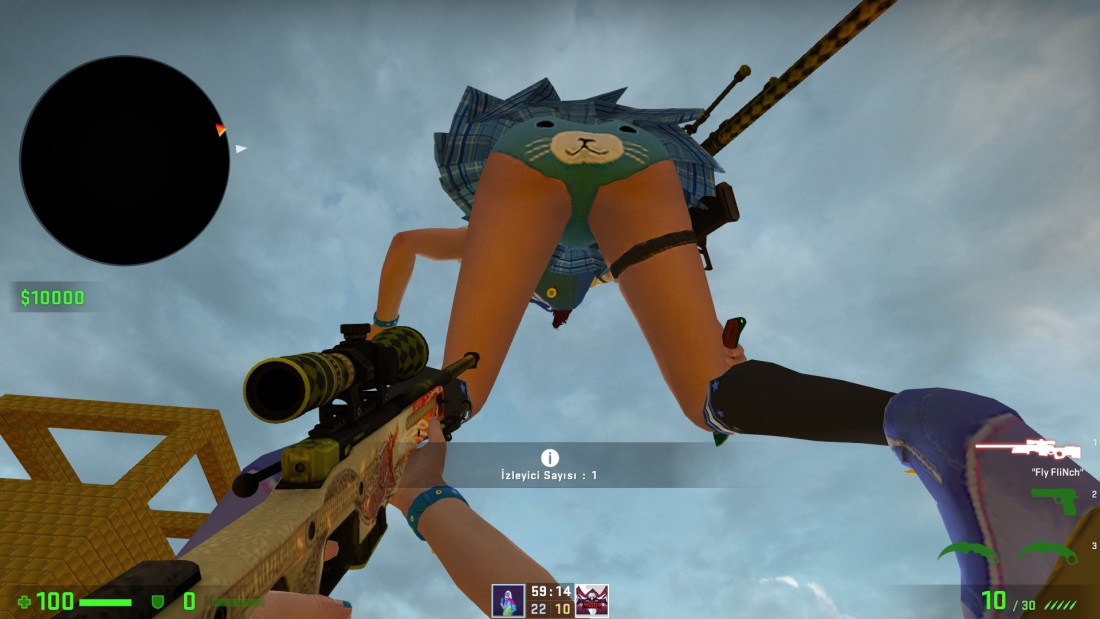The width and height of the screenshot is (1100, 619).
Task: Click the purple colorful-figure team avatar
Action: [508, 600]
